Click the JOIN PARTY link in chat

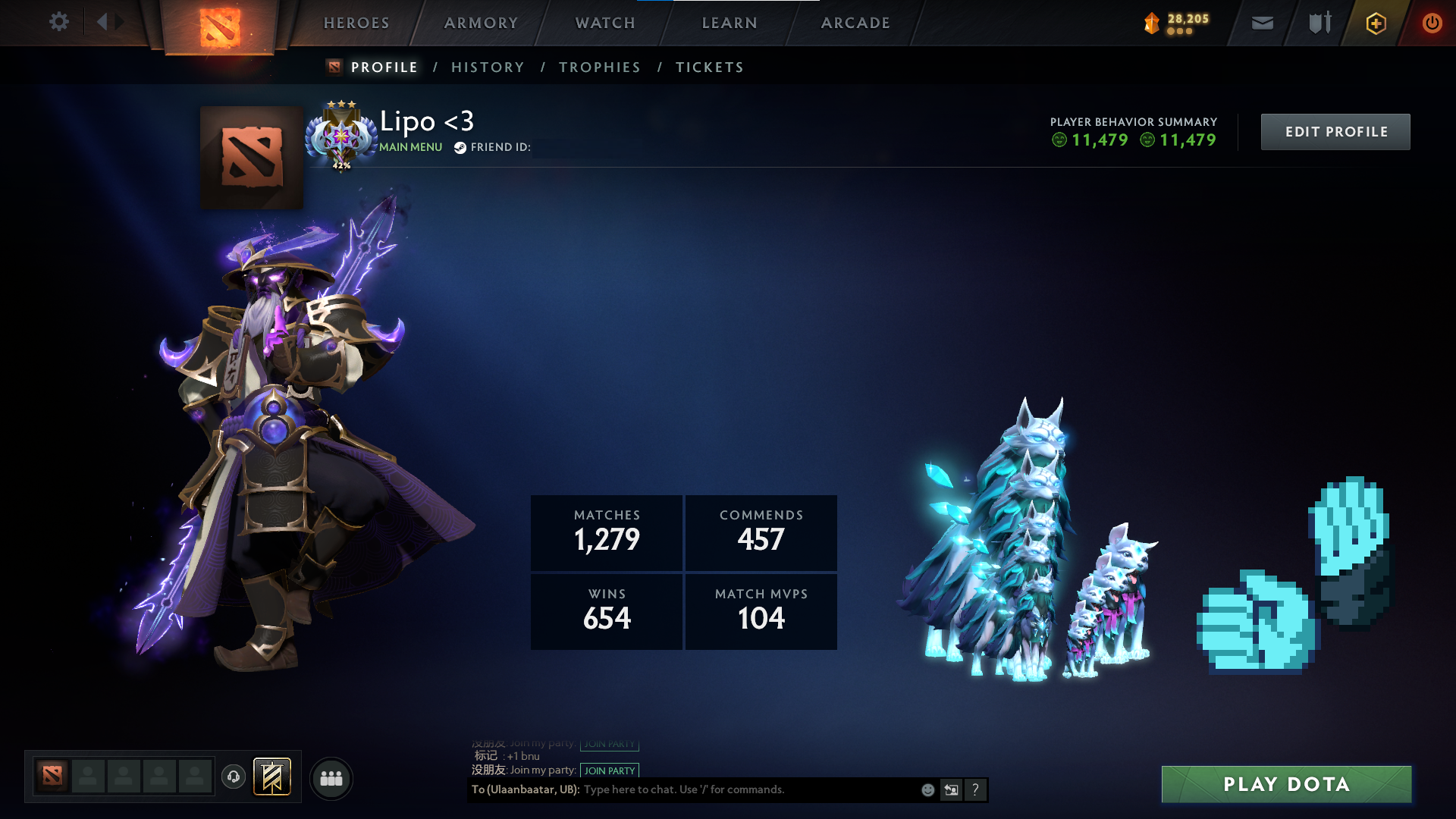point(610,770)
